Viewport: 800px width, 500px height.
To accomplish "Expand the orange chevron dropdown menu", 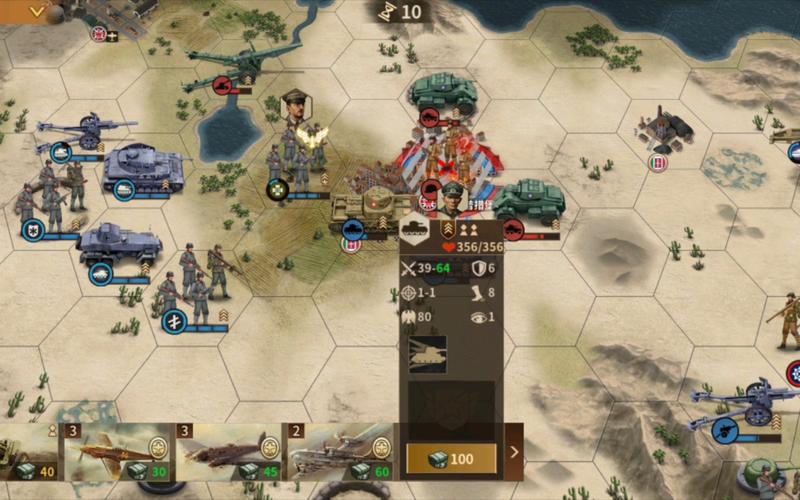I will [37, 11].
